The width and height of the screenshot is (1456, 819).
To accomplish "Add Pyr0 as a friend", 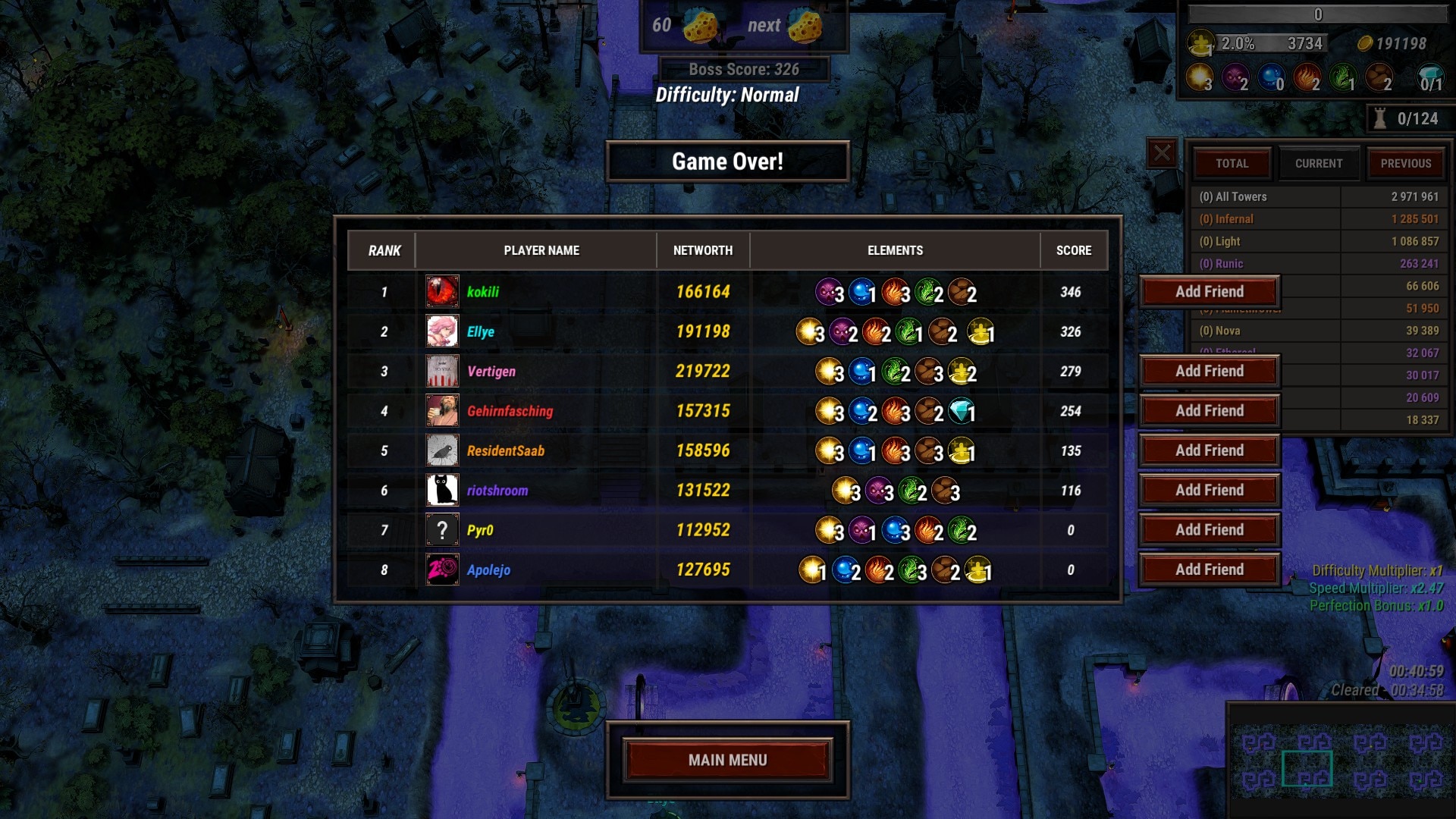I will click(1209, 530).
